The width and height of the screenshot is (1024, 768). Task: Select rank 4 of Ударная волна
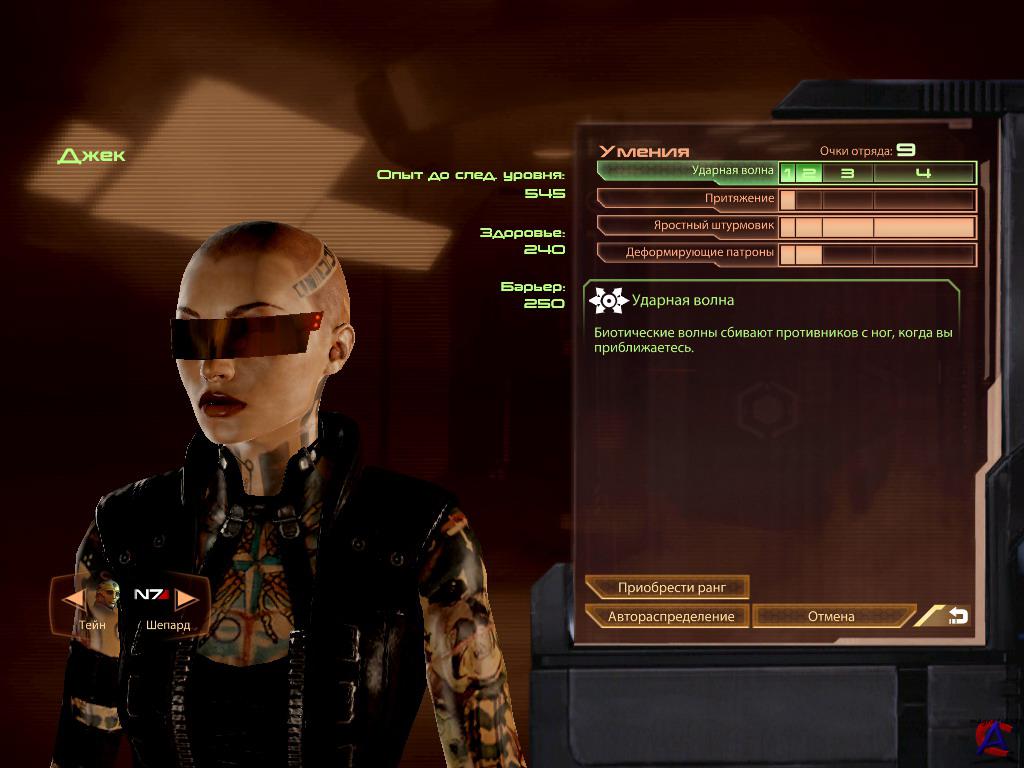click(x=923, y=173)
